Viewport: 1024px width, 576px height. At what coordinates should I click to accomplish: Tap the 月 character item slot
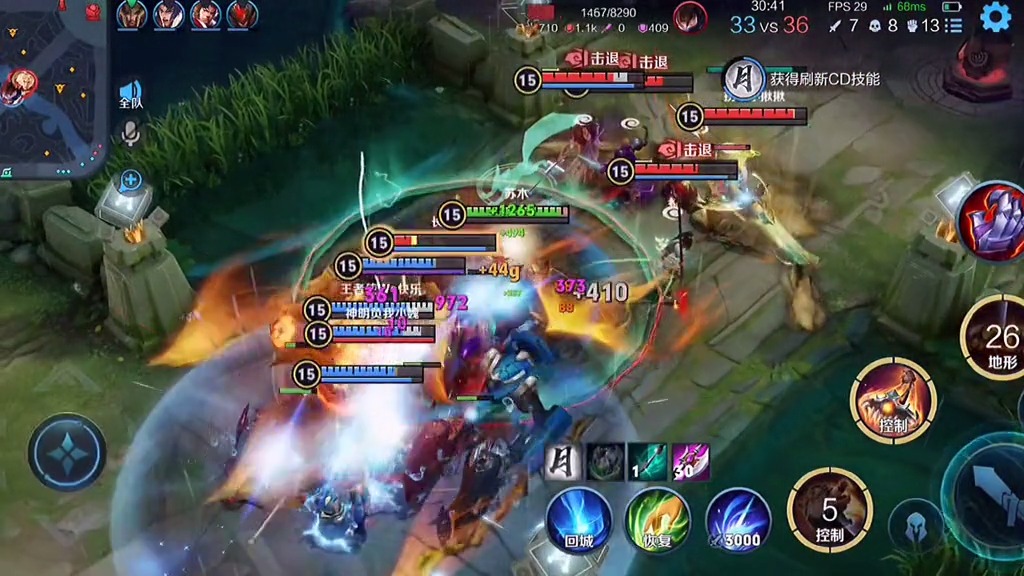565,463
